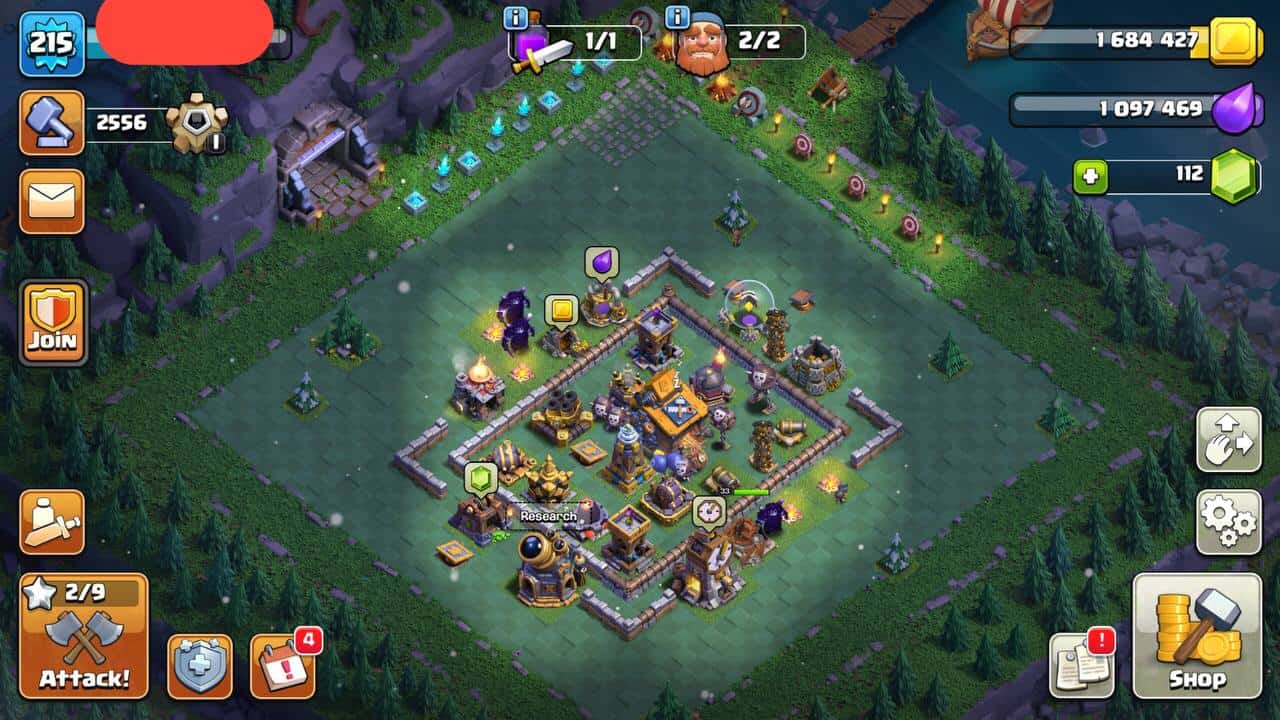Collect the green gem bubble
The height and width of the screenshot is (720, 1280).
481,478
